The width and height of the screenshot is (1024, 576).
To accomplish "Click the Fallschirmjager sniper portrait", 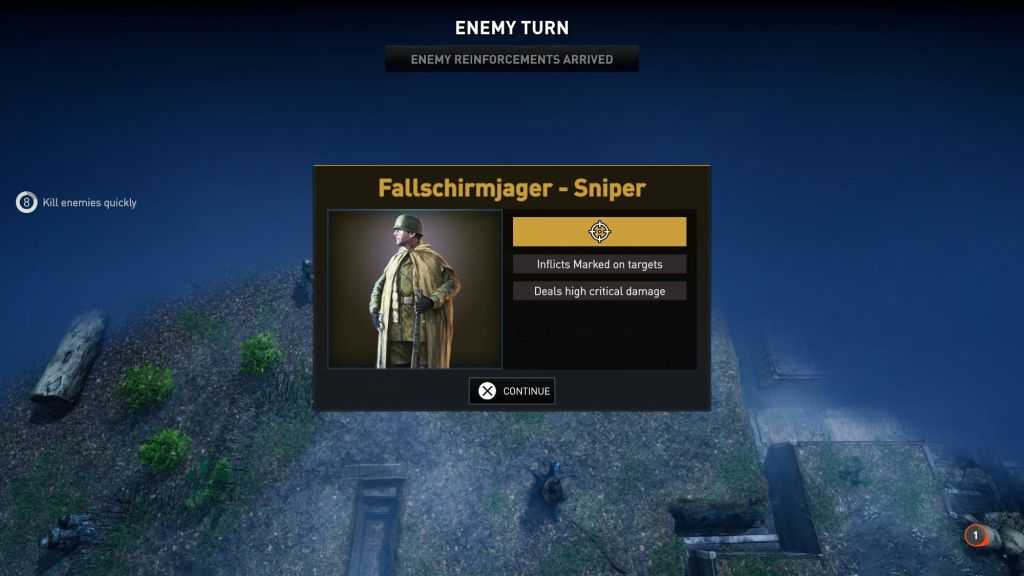I will coord(415,289).
